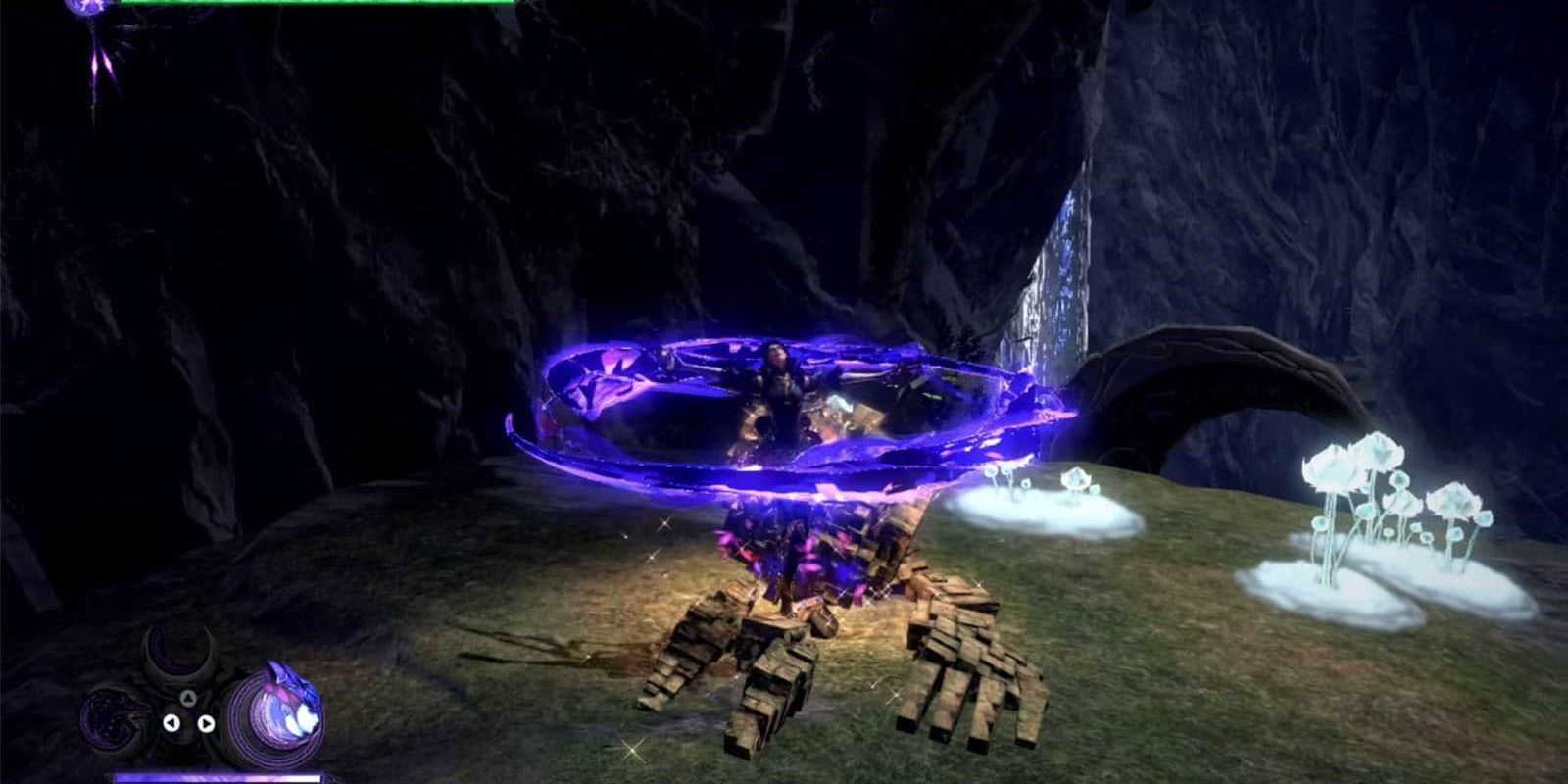Cycle abilities using the right arrow chevron

coord(207,723)
